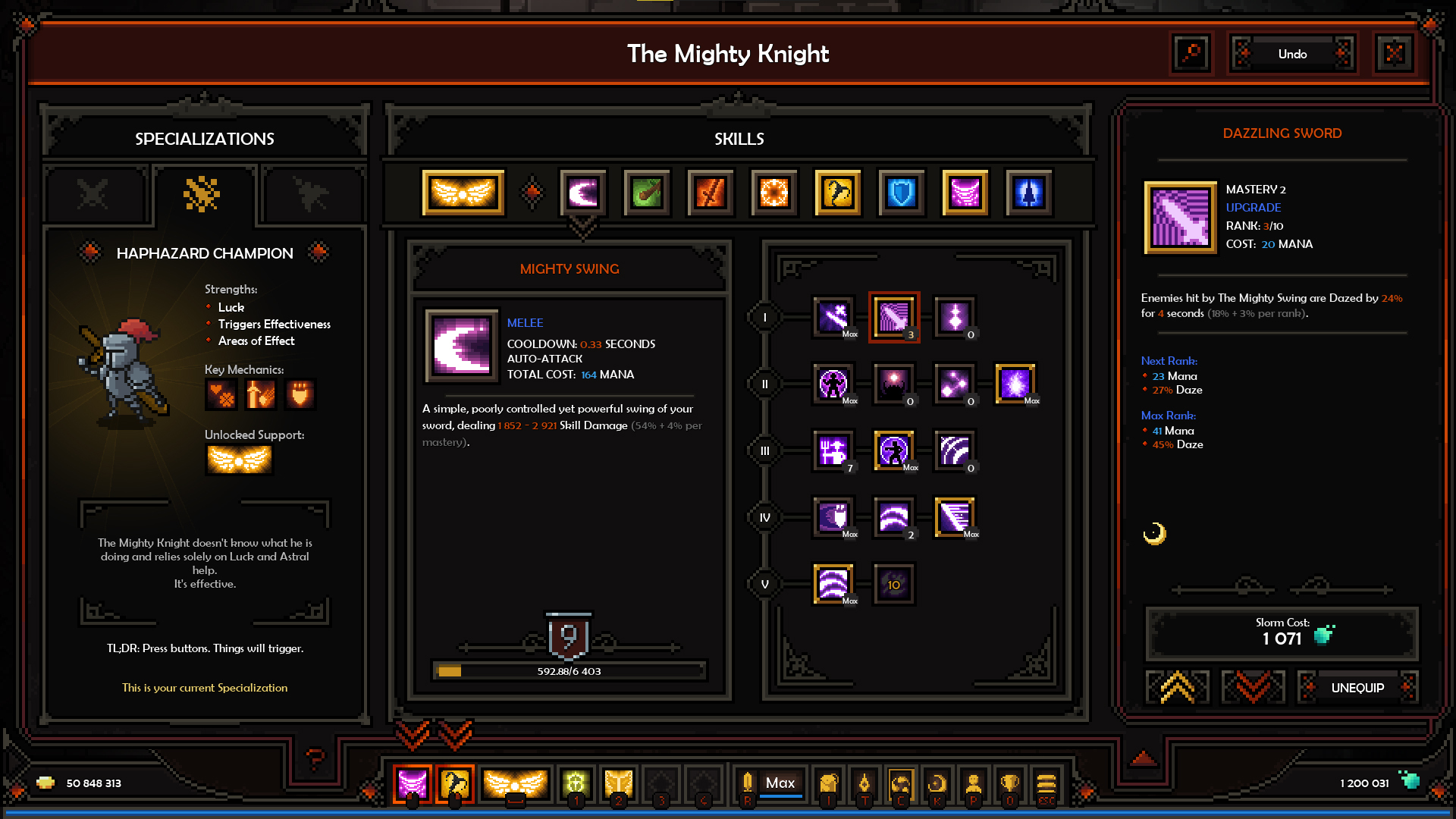This screenshot has width=1456, height=819.
Task: Choose the red sword skill
Action: 709,192
